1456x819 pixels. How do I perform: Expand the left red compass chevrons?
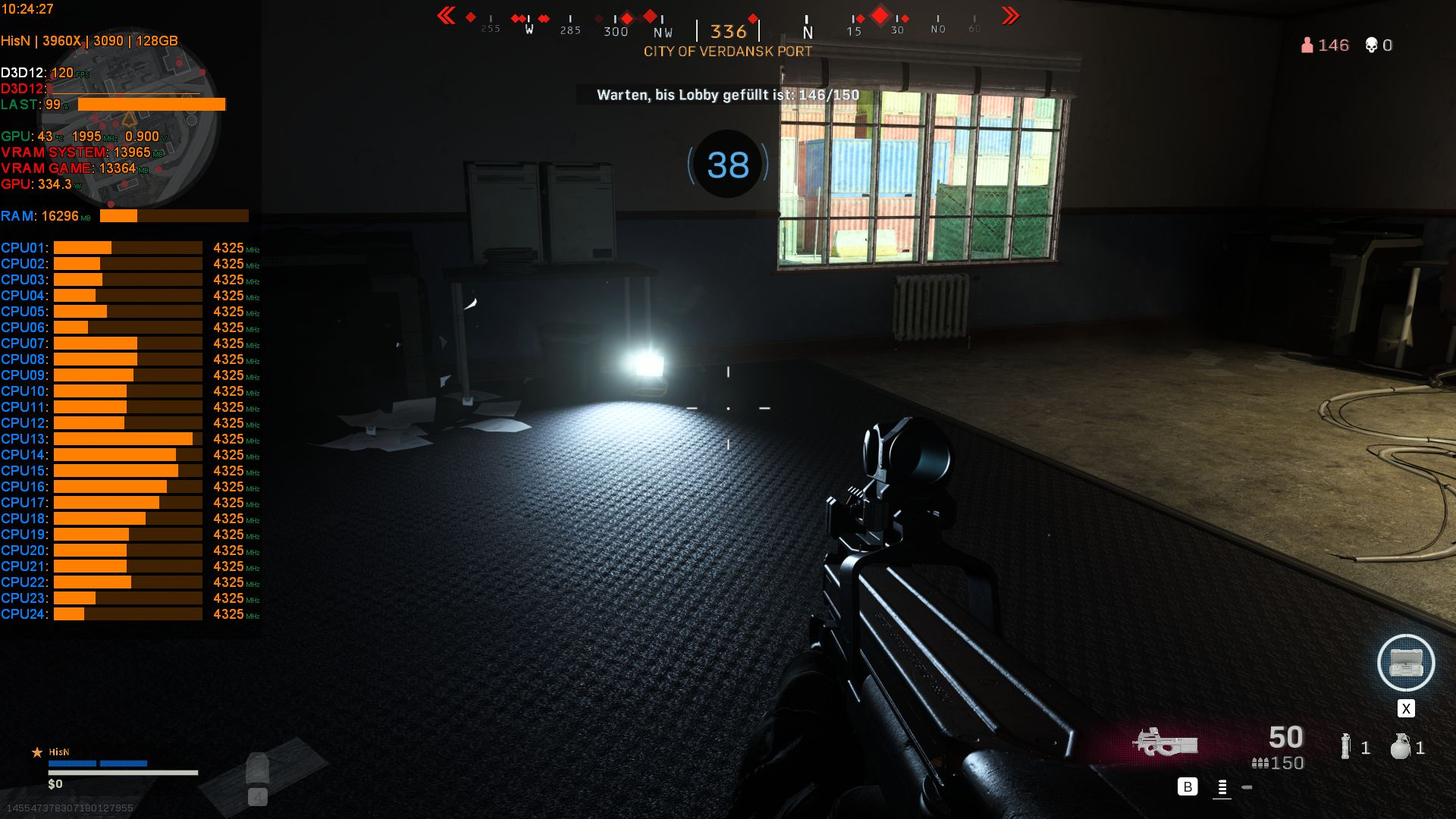[x=447, y=14]
